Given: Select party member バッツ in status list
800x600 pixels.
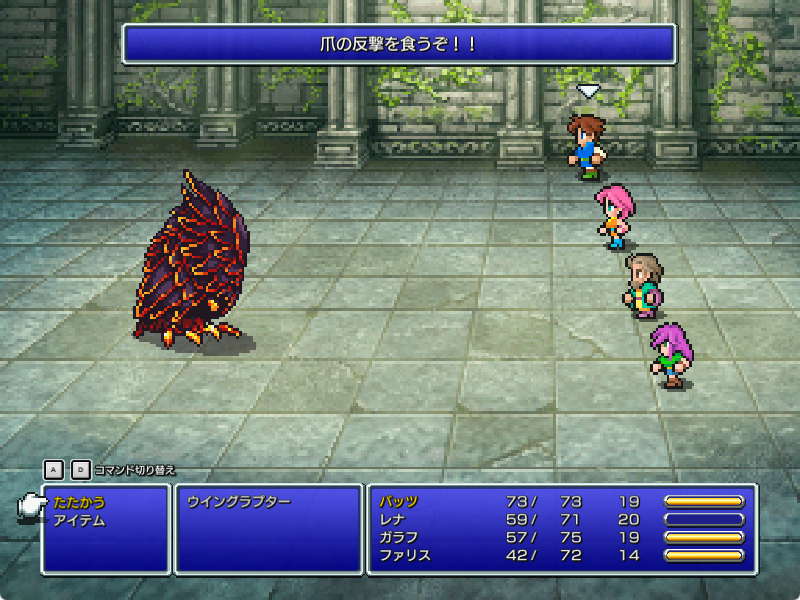Looking at the screenshot, I should (x=398, y=501).
